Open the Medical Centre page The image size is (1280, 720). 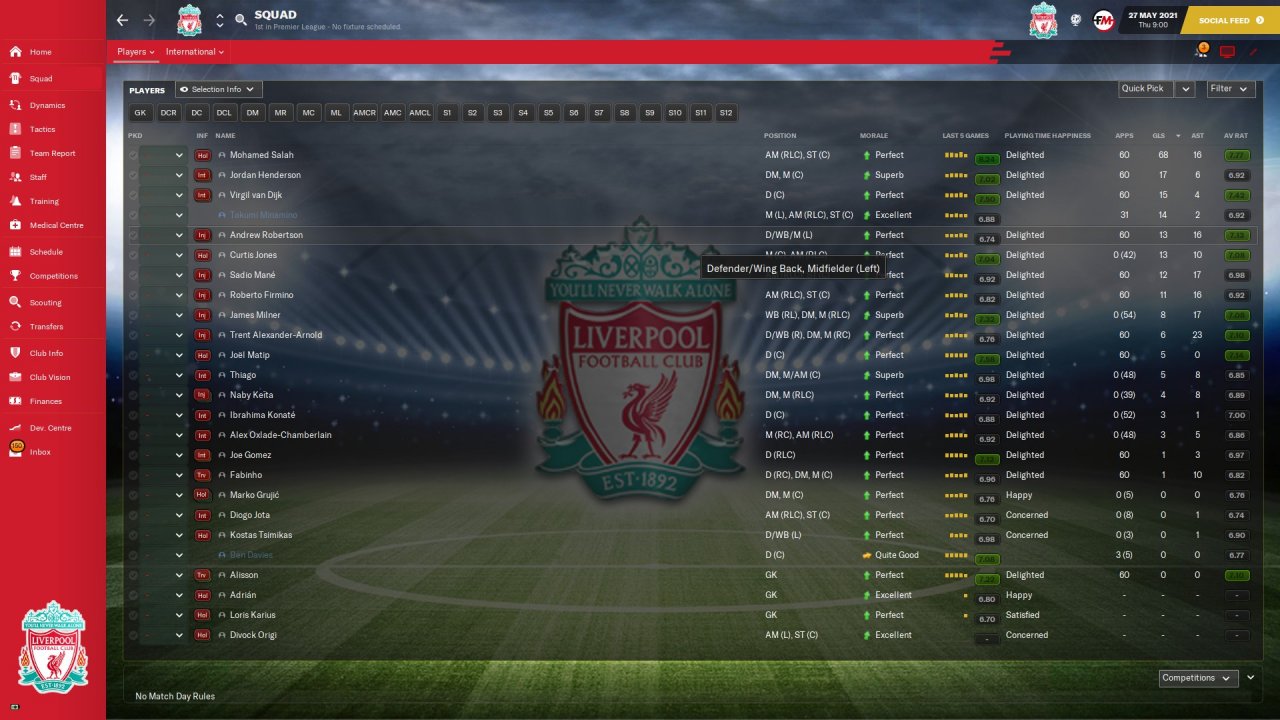coord(56,225)
